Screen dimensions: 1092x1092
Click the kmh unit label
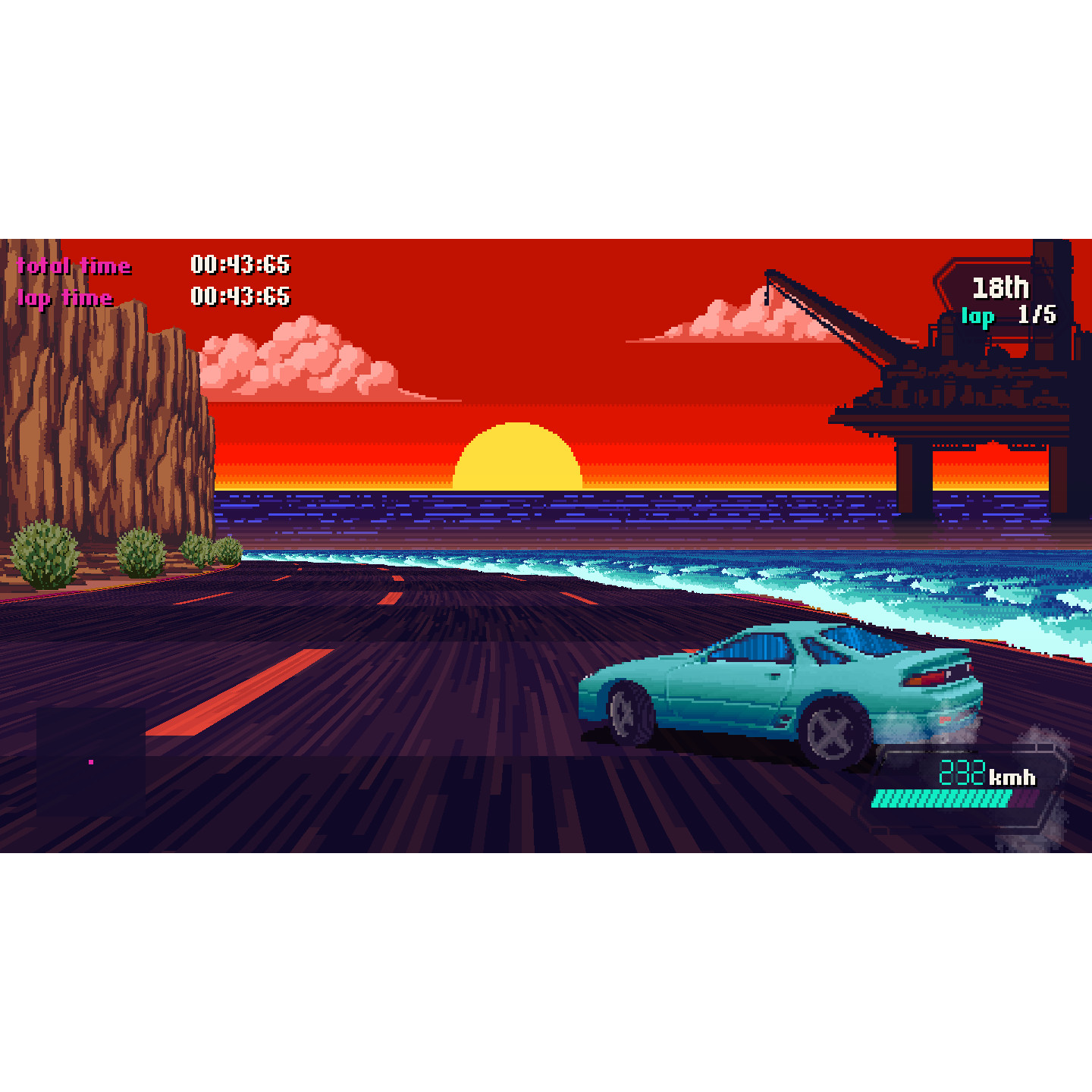tap(1012, 775)
